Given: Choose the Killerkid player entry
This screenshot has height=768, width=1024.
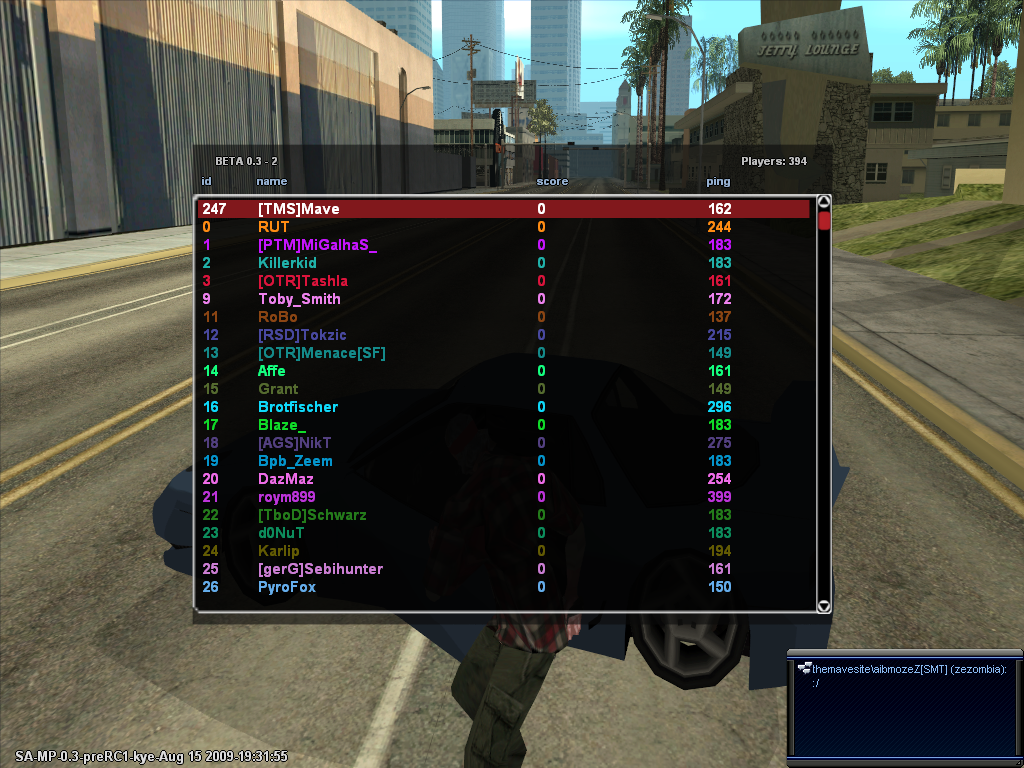Looking at the screenshot, I should [287, 263].
